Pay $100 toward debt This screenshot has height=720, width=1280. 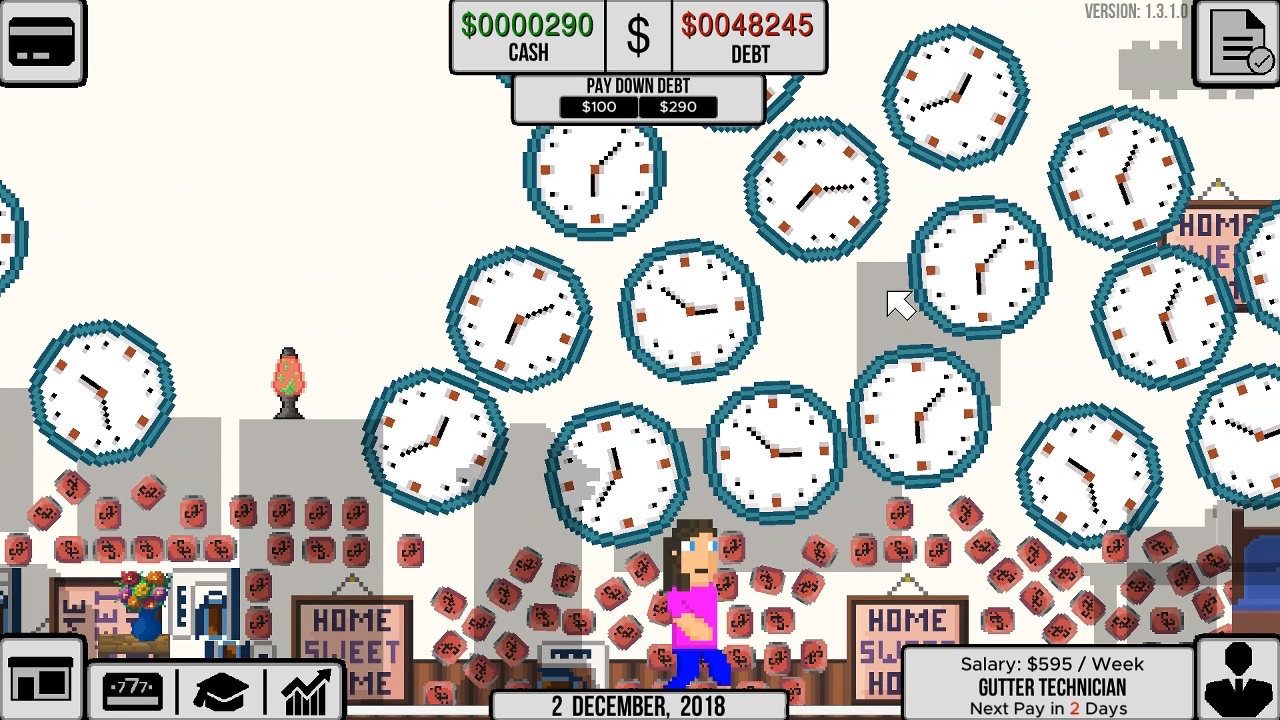598,107
